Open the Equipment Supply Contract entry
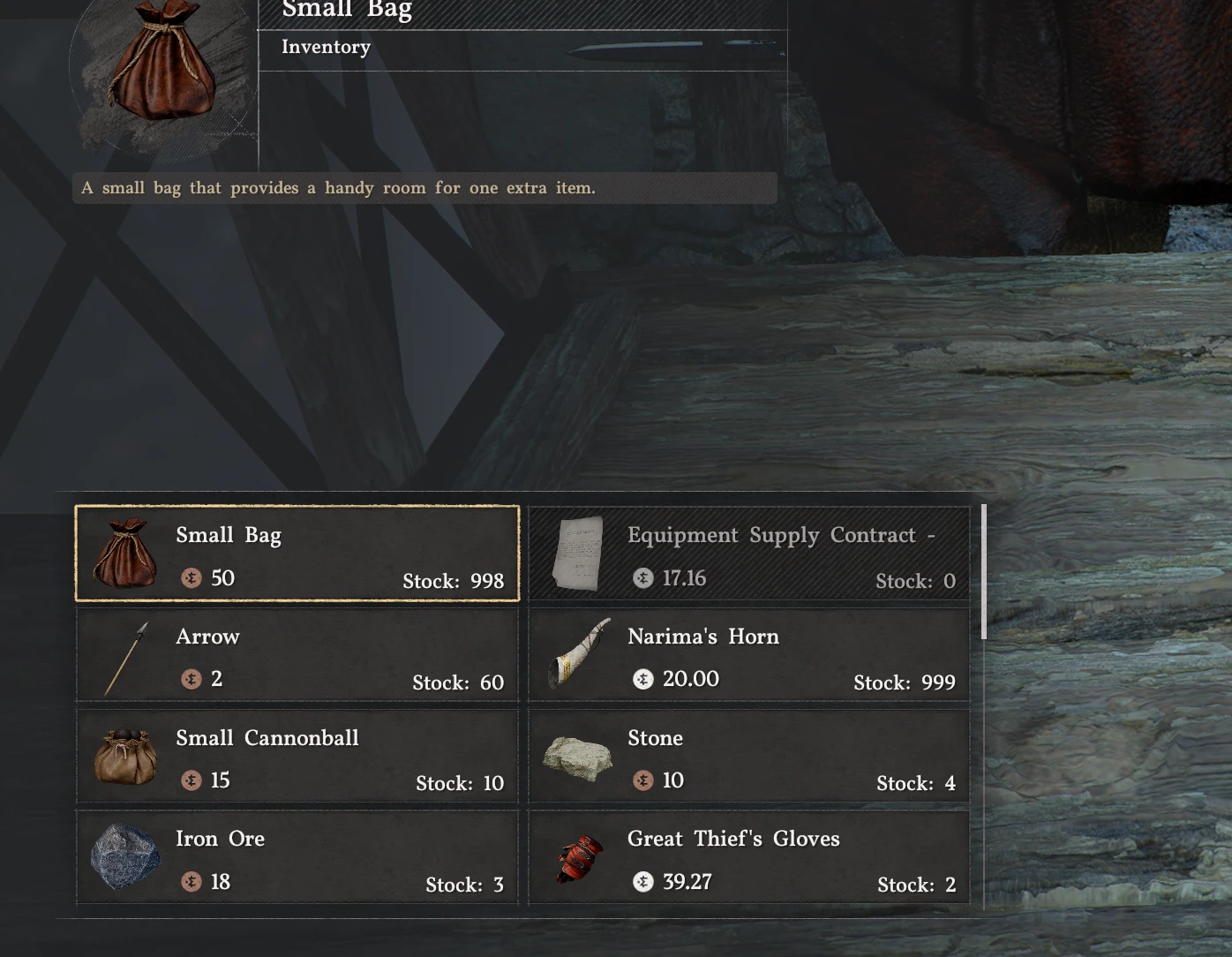Screen dimensions: 1232x957 pos(749,554)
